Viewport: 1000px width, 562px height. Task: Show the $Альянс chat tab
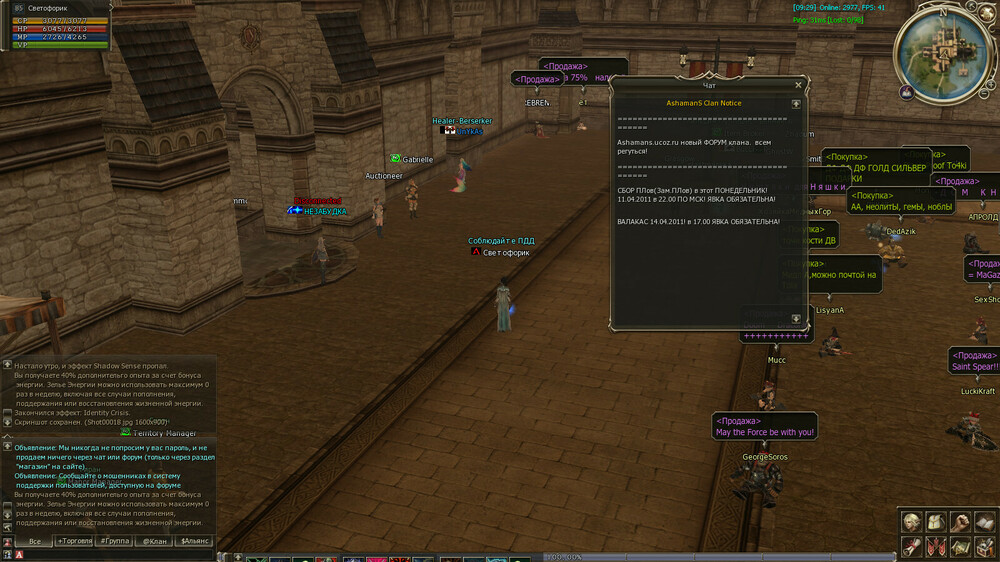pyautogui.click(x=194, y=541)
